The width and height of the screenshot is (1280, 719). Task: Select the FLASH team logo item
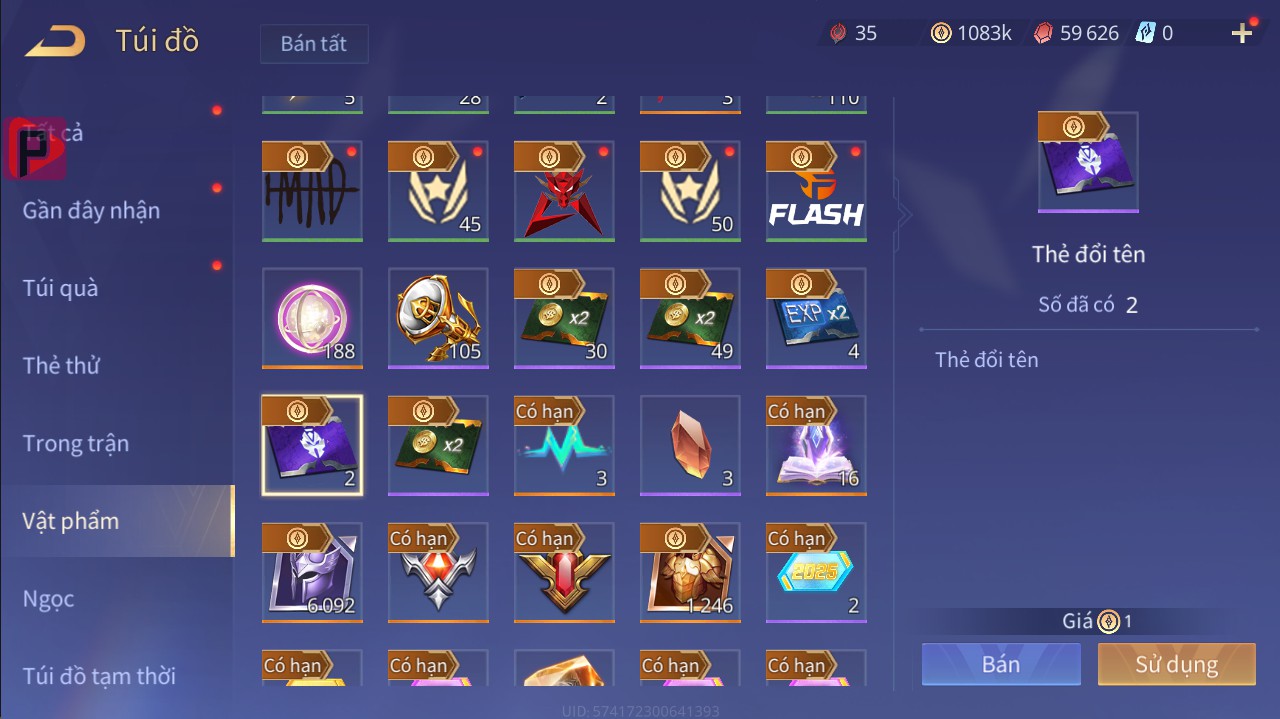tap(816, 192)
